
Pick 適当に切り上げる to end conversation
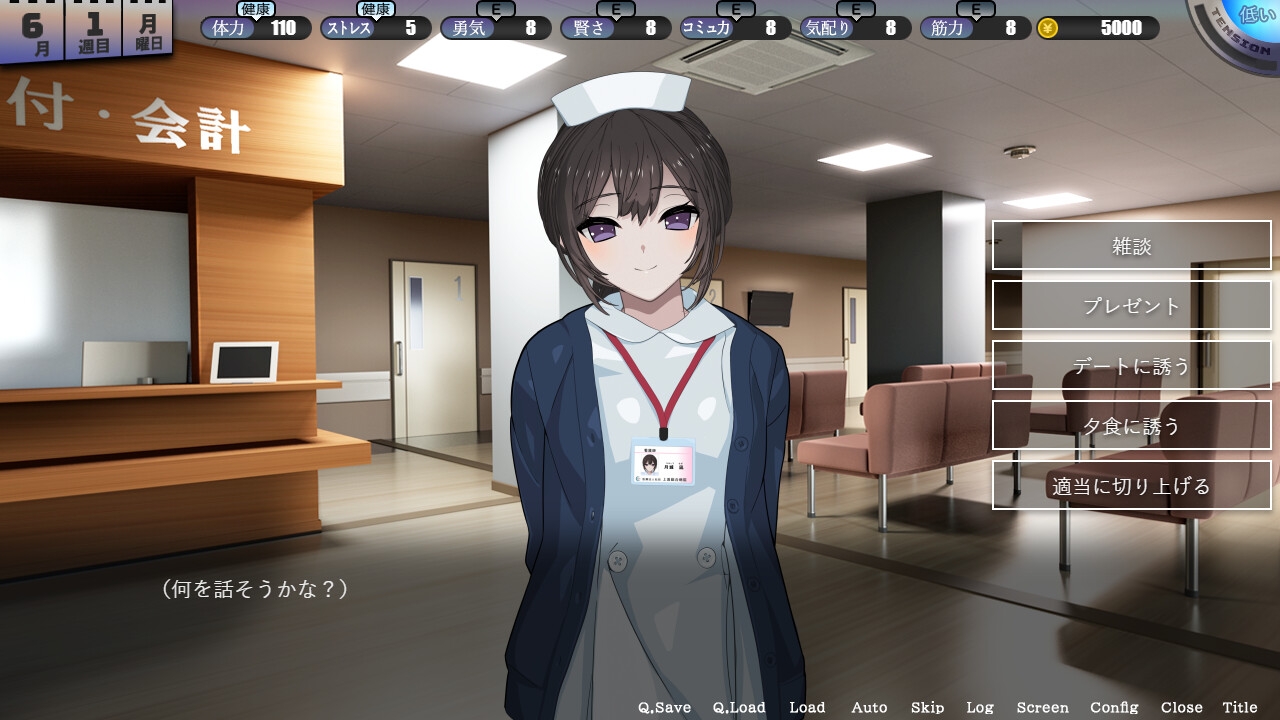[x=1131, y=486]
